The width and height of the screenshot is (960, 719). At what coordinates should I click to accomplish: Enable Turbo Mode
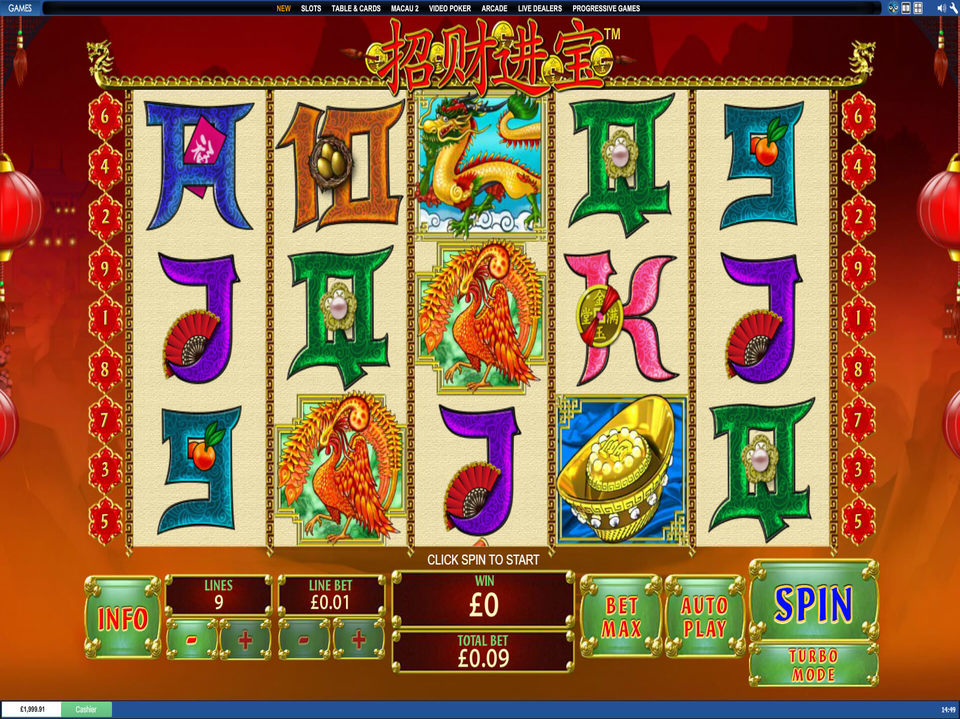813,664
